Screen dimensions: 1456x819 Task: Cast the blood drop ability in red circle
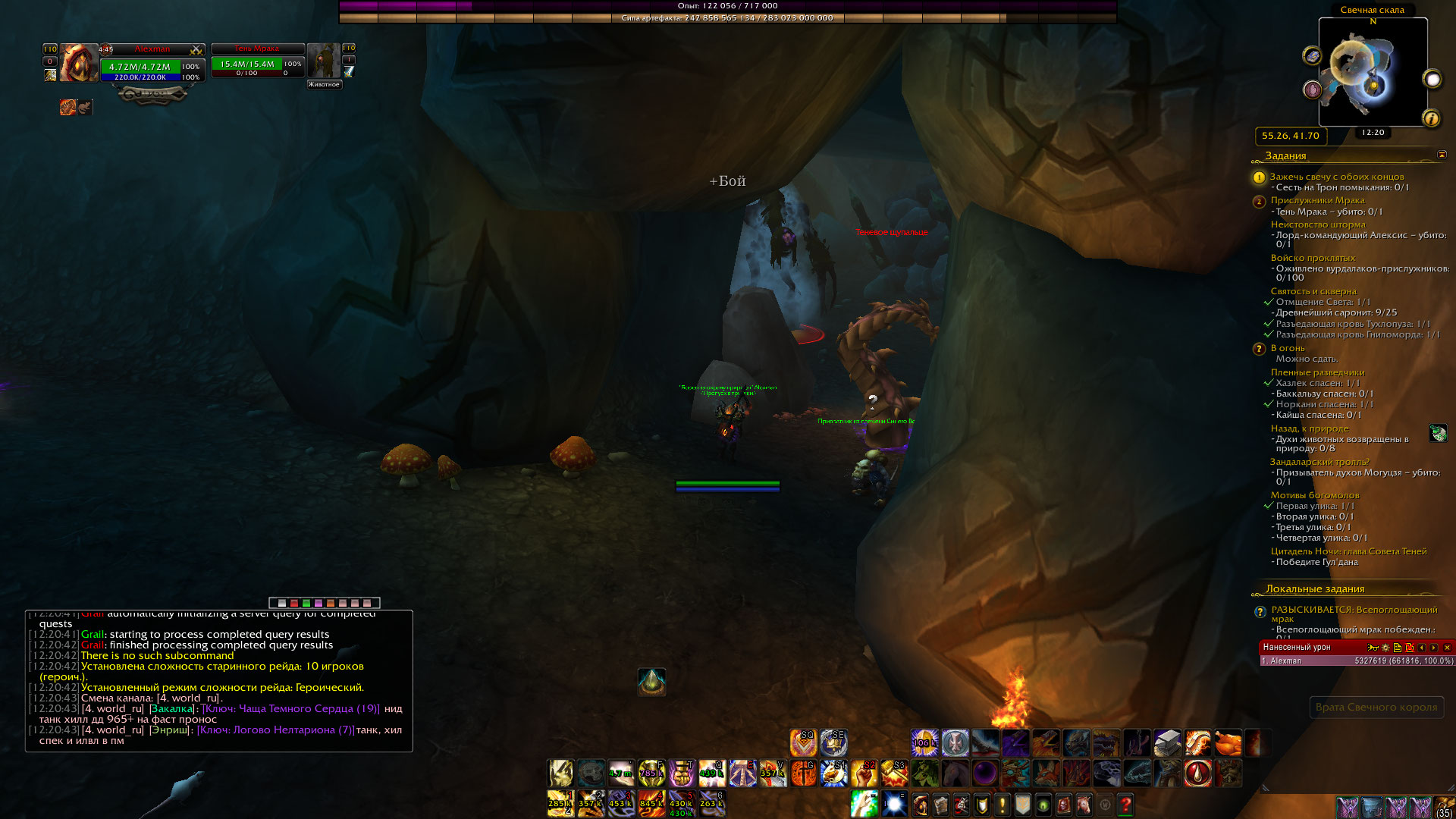1197,773
